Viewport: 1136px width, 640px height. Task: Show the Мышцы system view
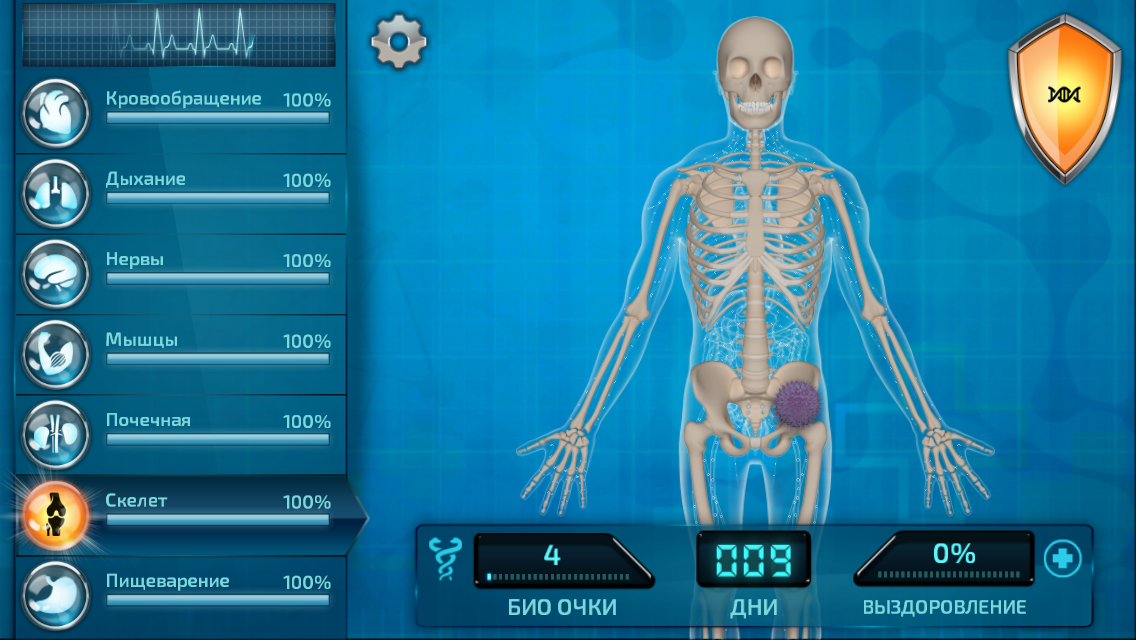[180, 349]
